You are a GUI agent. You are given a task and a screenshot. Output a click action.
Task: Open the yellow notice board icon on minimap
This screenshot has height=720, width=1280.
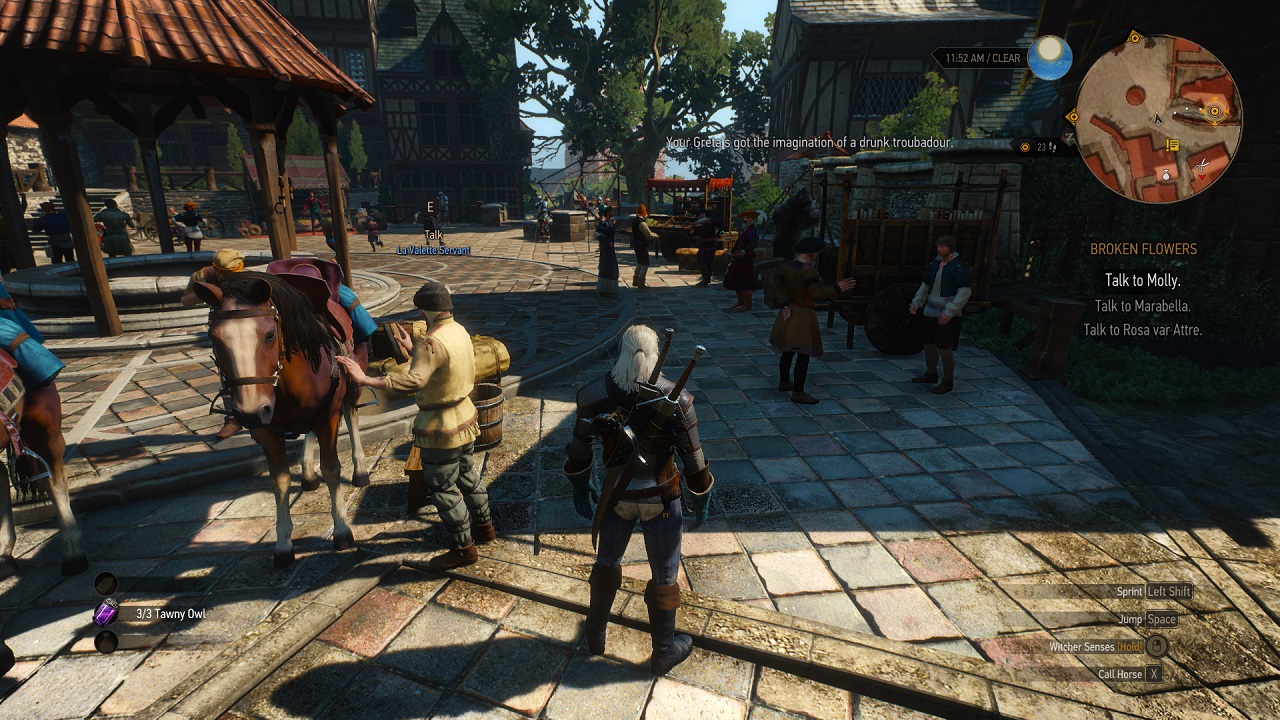tap(1172, 145)
